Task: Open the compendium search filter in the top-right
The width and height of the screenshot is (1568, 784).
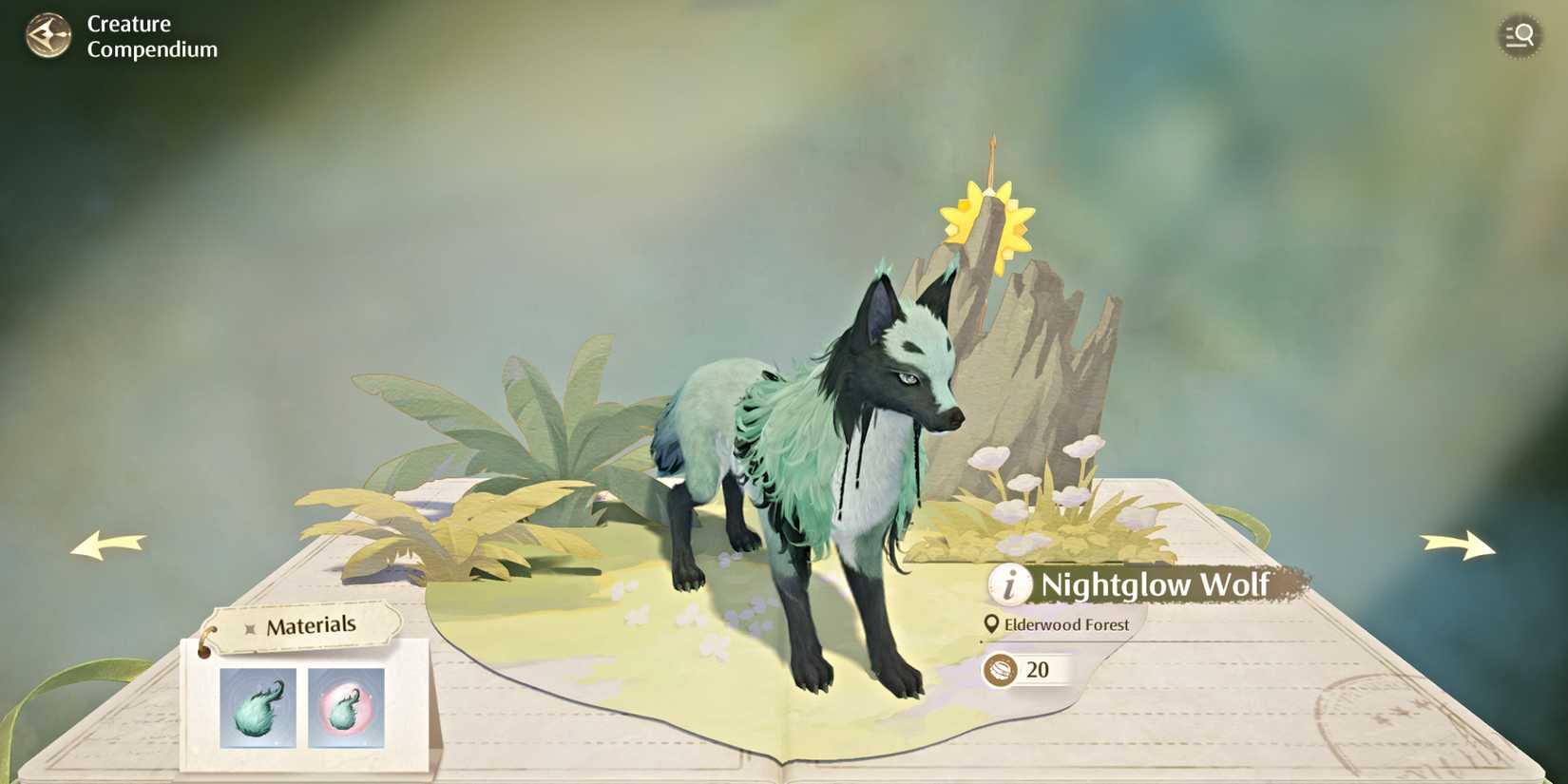Action: (1520, 36)
